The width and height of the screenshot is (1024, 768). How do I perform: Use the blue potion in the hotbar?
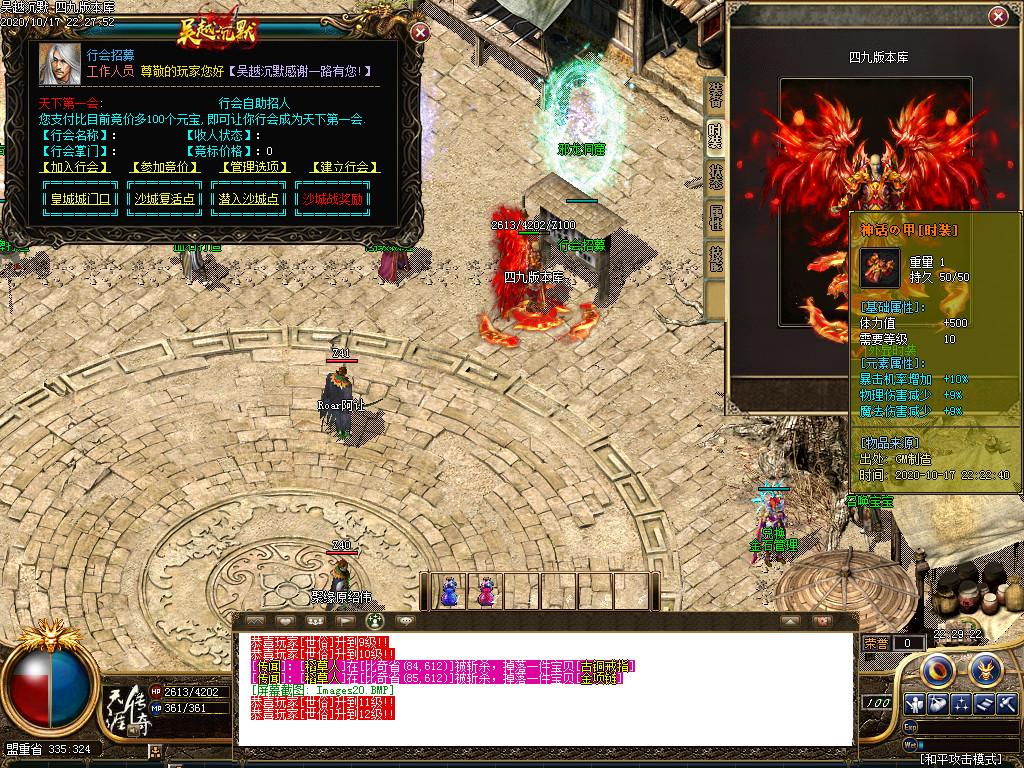(x=449, y=591)
